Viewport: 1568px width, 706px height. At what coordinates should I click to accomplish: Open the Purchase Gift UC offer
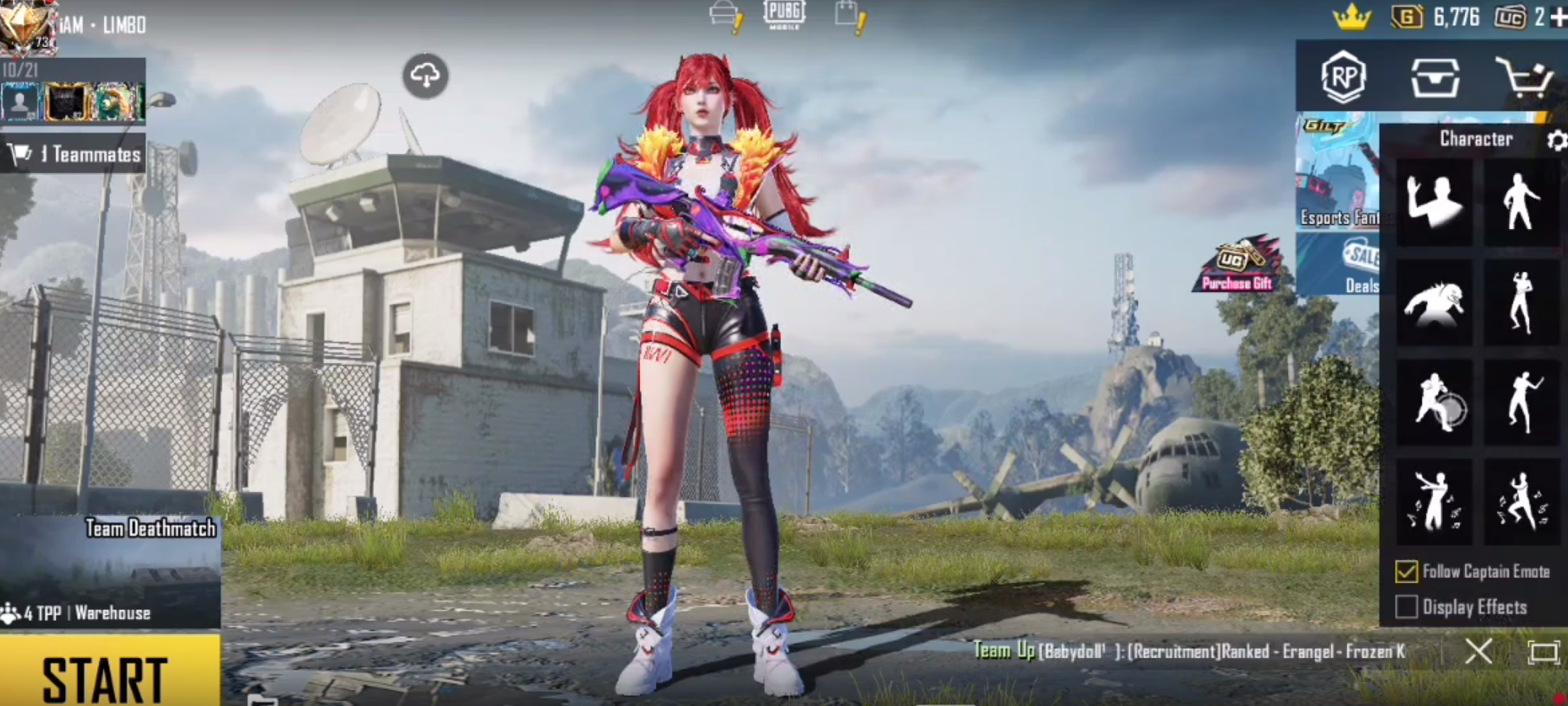click(1237, 265)
